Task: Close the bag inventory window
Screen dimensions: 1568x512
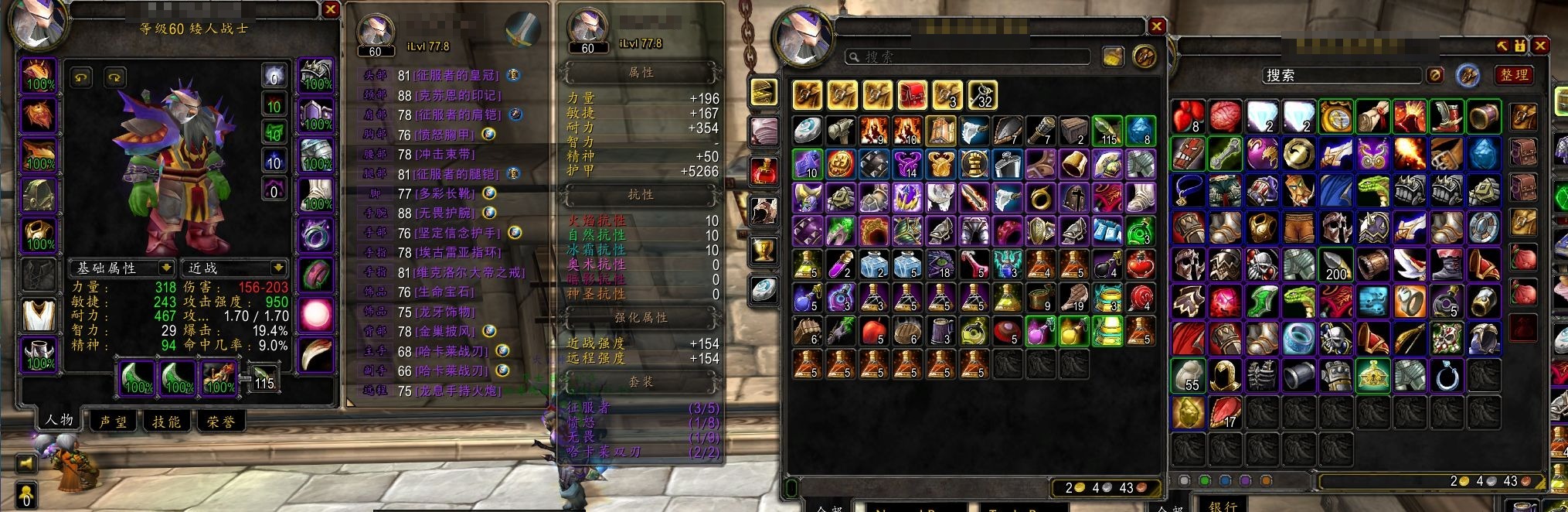Action: 1156,26
